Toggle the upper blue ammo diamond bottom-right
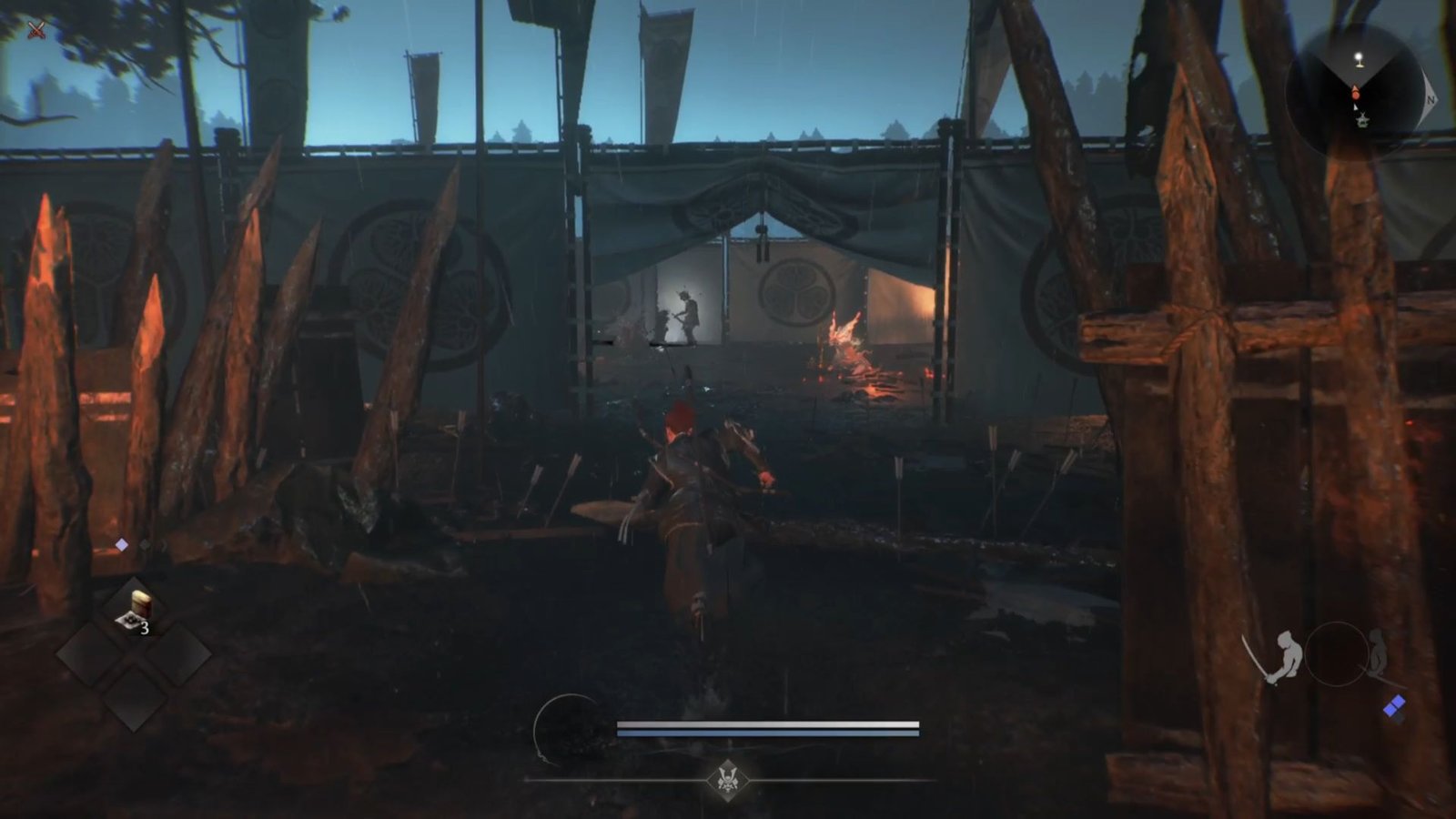Screen dimensions: 1456x819 point(1398,703)
